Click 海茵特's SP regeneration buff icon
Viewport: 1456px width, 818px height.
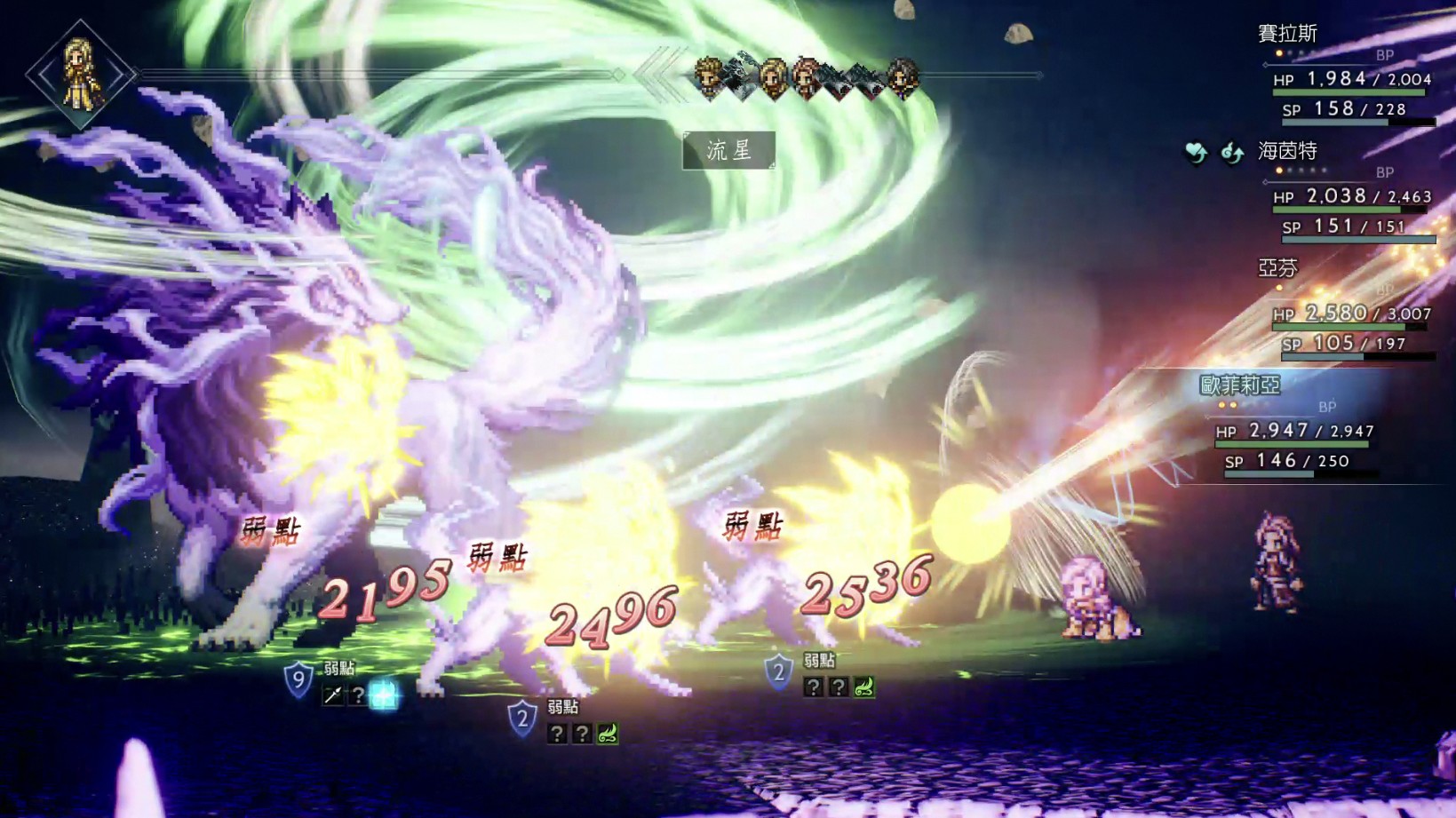point(1232,153)
